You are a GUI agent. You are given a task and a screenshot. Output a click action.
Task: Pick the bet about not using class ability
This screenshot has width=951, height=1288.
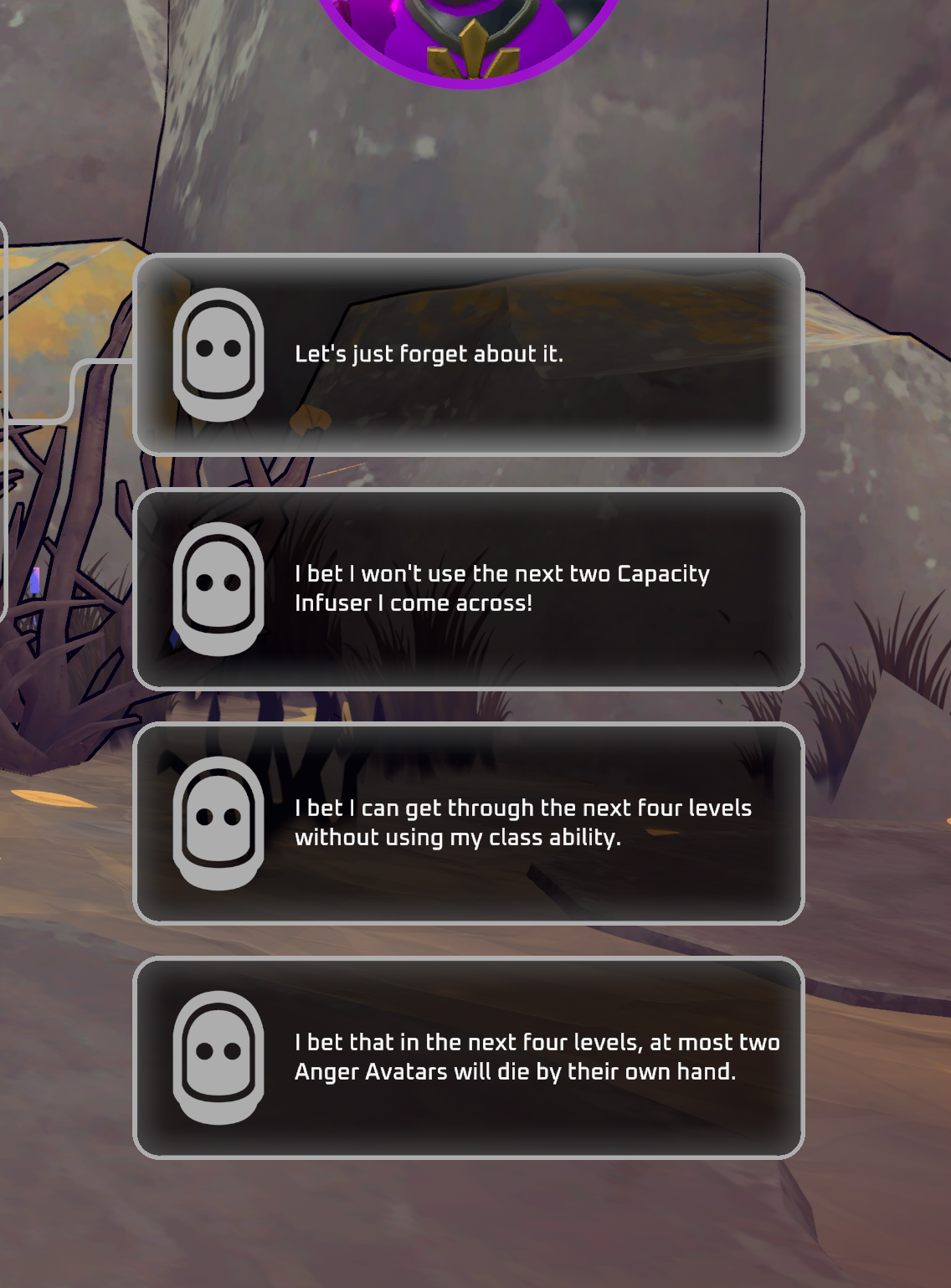(469, 824)
